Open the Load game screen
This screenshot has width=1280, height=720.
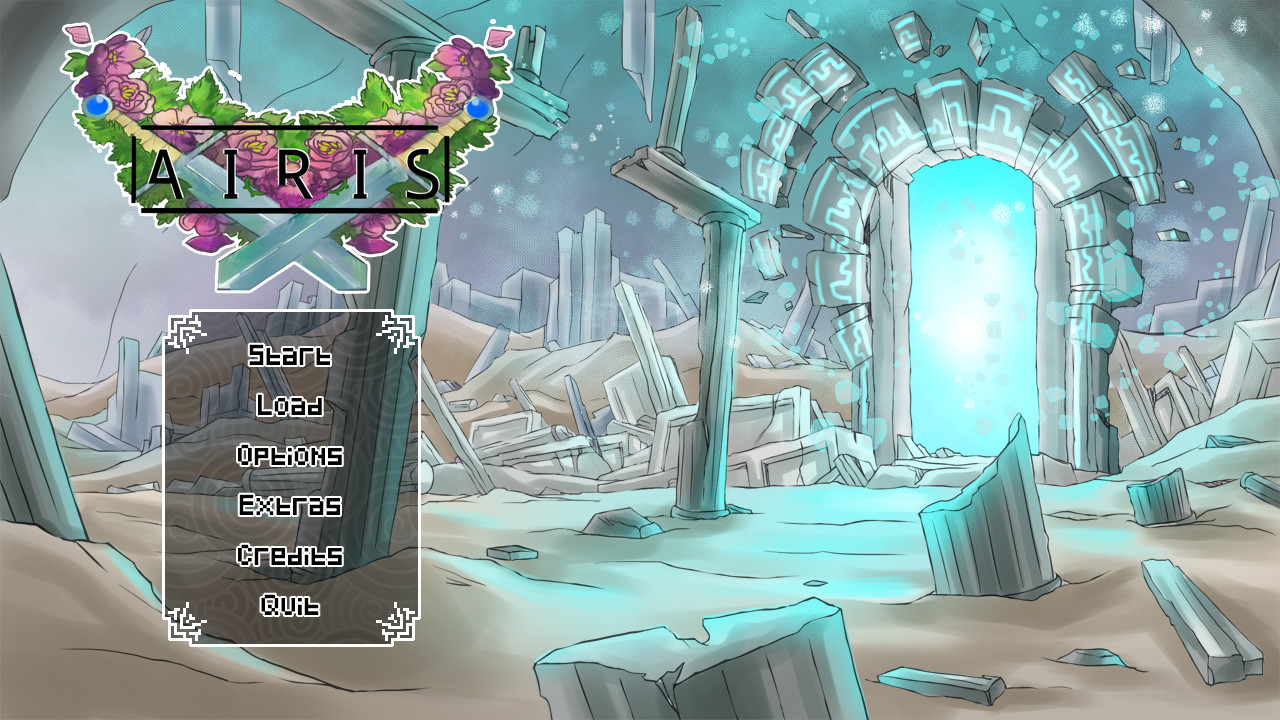(288, 407)
